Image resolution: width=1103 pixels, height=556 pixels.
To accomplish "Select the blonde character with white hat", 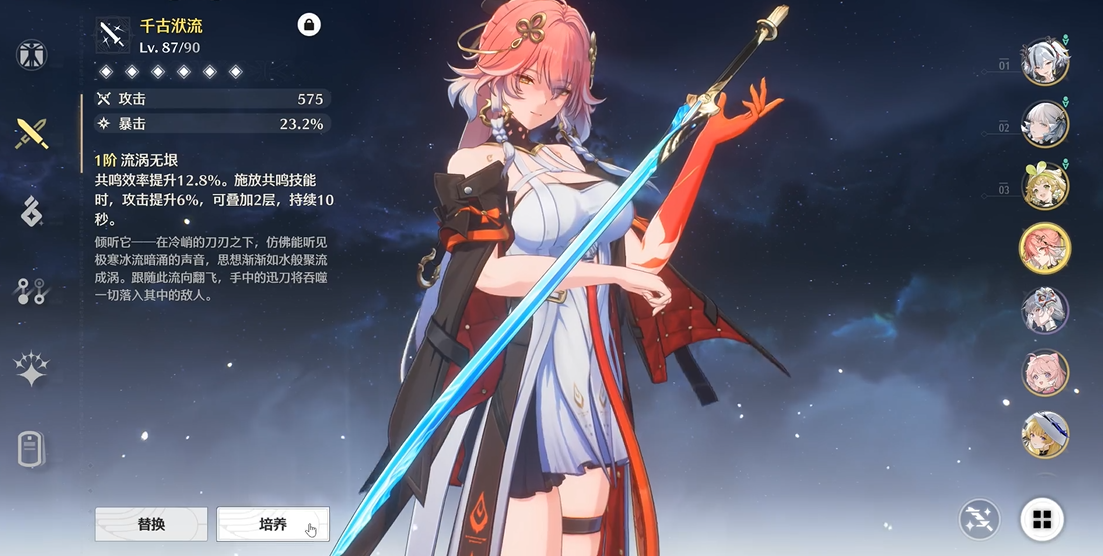I will click(x=1045, y=434).
